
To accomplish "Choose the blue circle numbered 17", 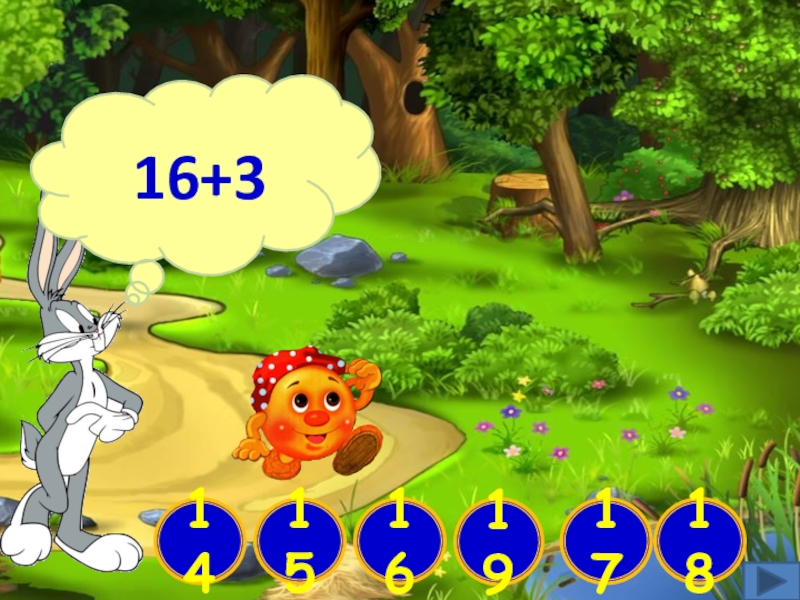I will point(605,540).
